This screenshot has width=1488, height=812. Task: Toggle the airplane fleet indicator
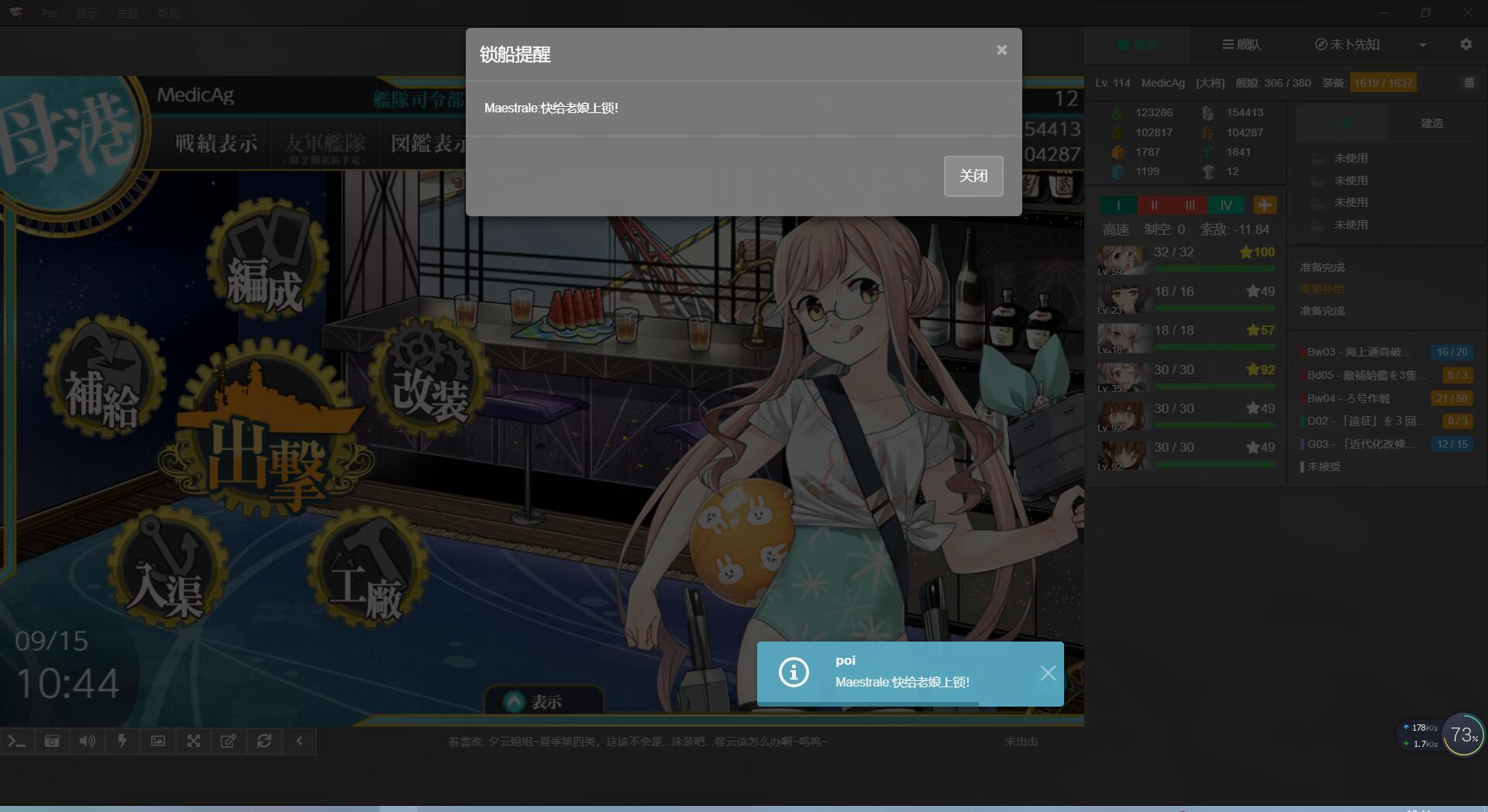(1266, 205)
